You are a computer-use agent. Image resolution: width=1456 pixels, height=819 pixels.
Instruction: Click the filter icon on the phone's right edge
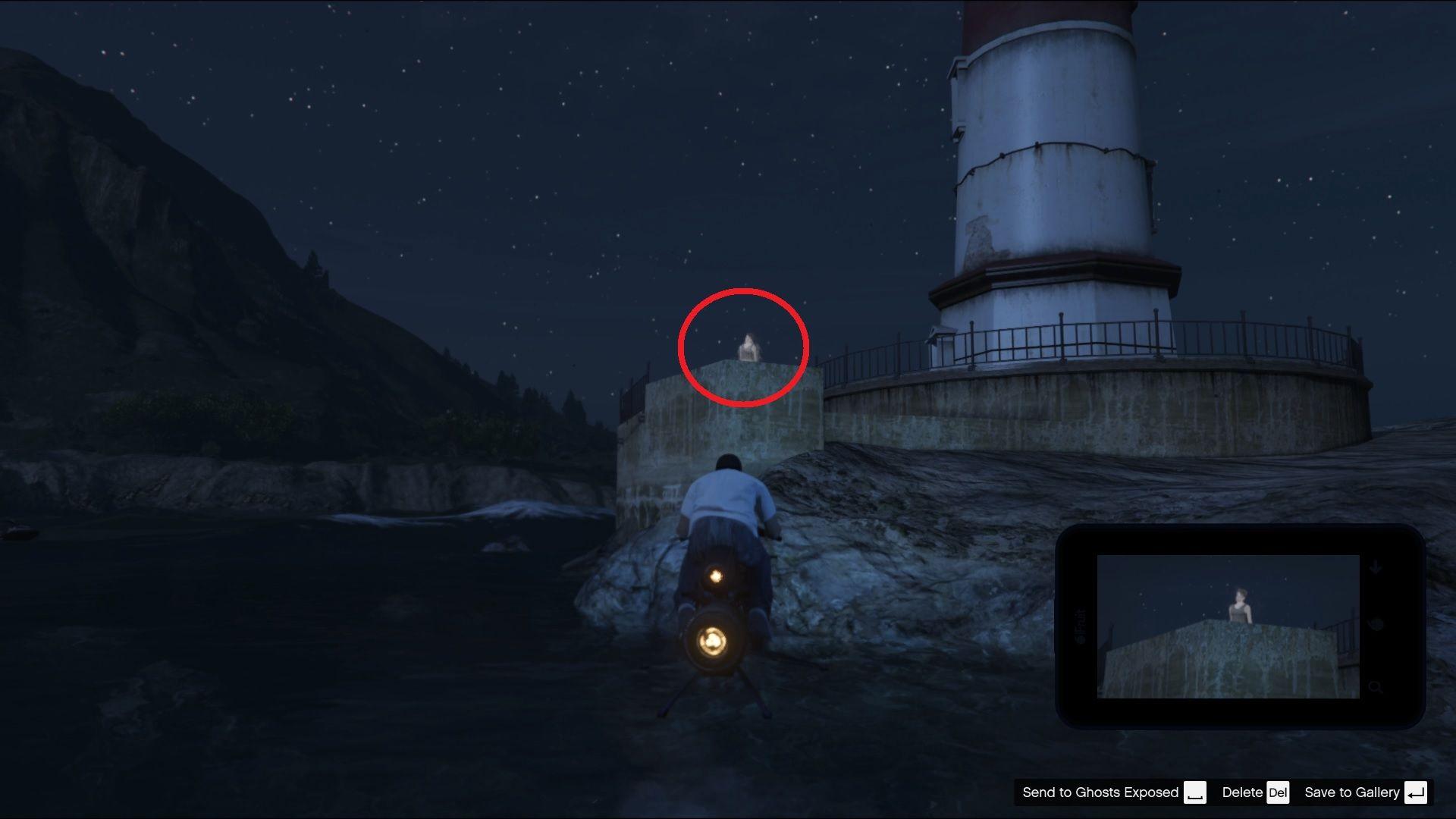point(1377,623)
